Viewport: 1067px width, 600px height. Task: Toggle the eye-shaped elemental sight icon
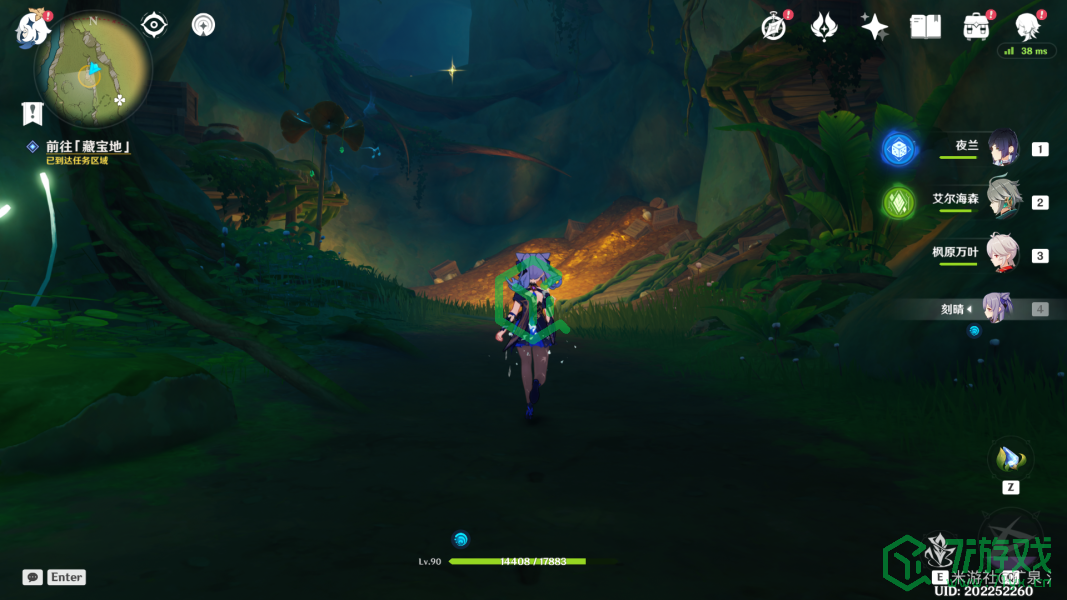click(154, 25)
